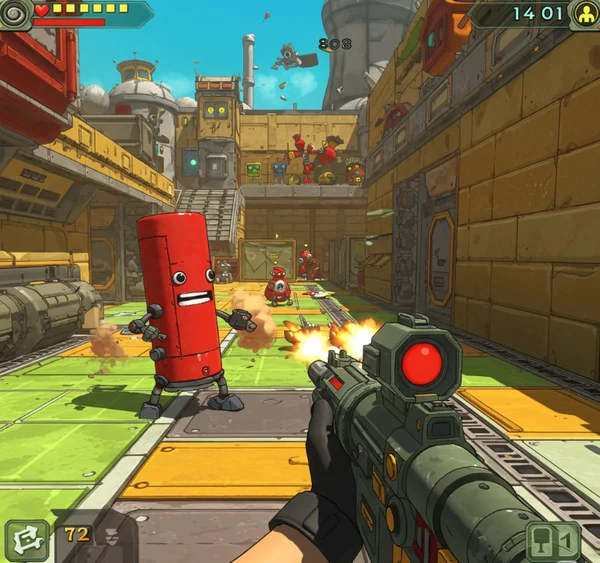Click the spiral emblem icon

pos(13,13)
